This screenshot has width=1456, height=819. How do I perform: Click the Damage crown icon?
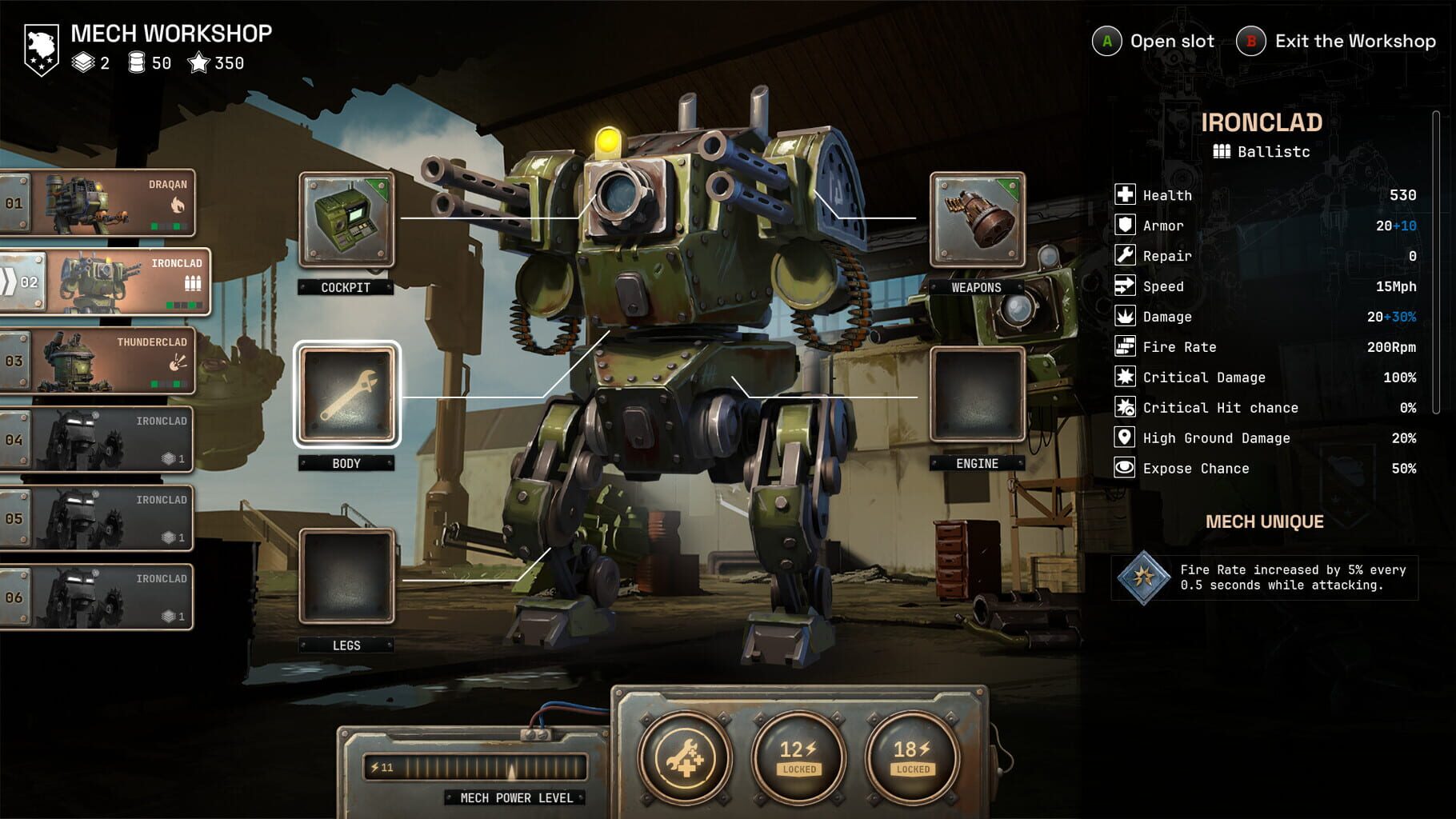click(x=1123, y=316)
